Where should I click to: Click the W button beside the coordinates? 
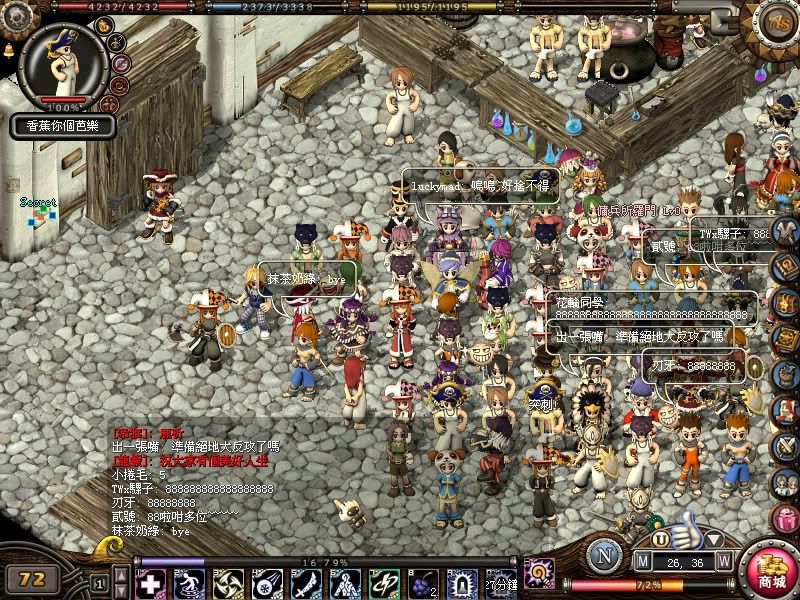click(x=723, y=561)
